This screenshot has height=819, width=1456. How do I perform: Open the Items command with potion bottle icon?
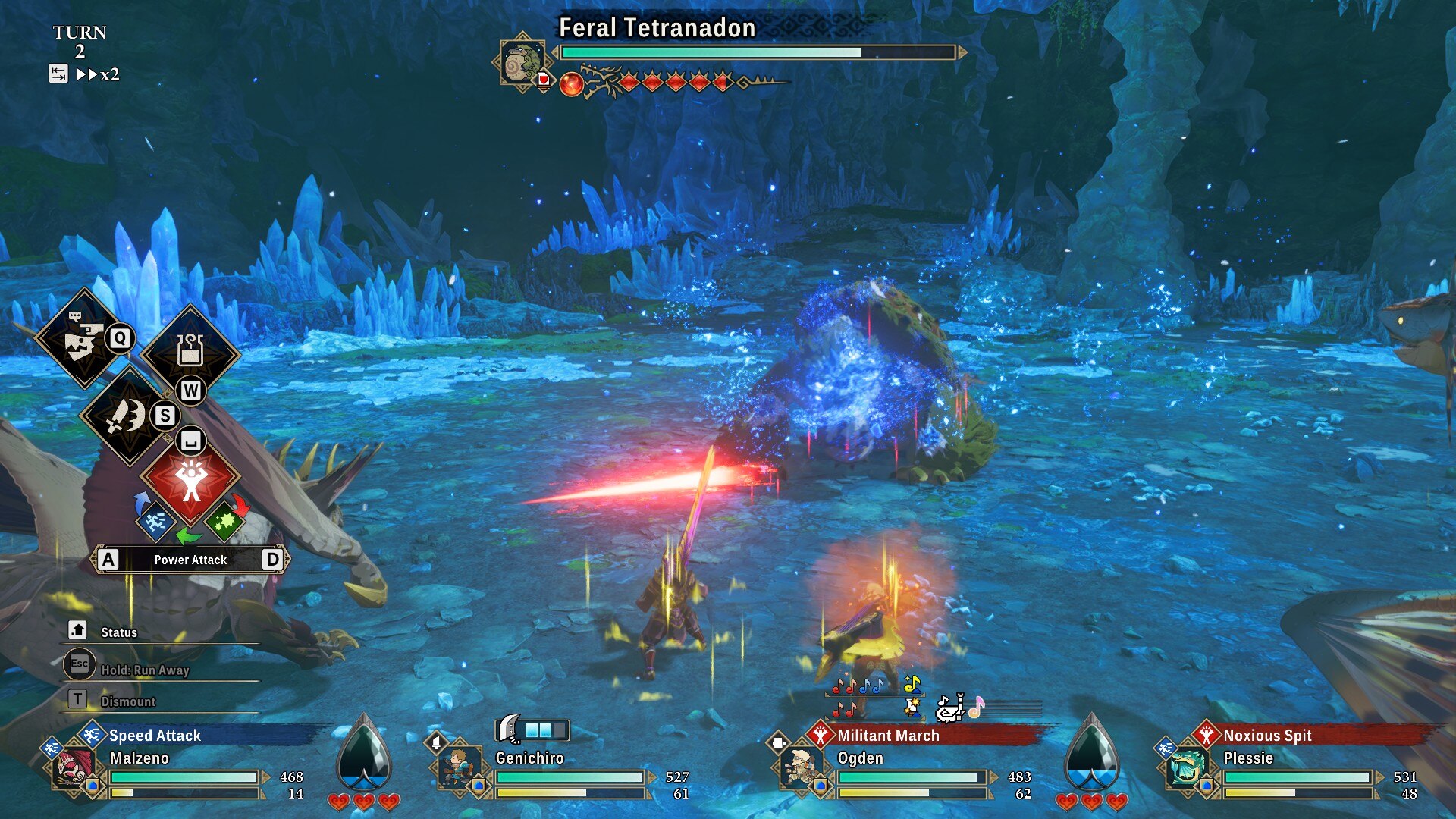coord(190,353)
